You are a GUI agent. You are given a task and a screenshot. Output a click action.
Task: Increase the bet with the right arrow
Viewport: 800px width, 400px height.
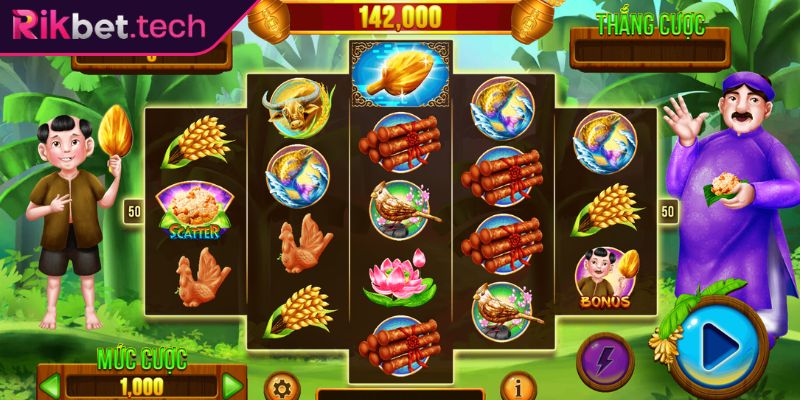[x=232, y=385]
